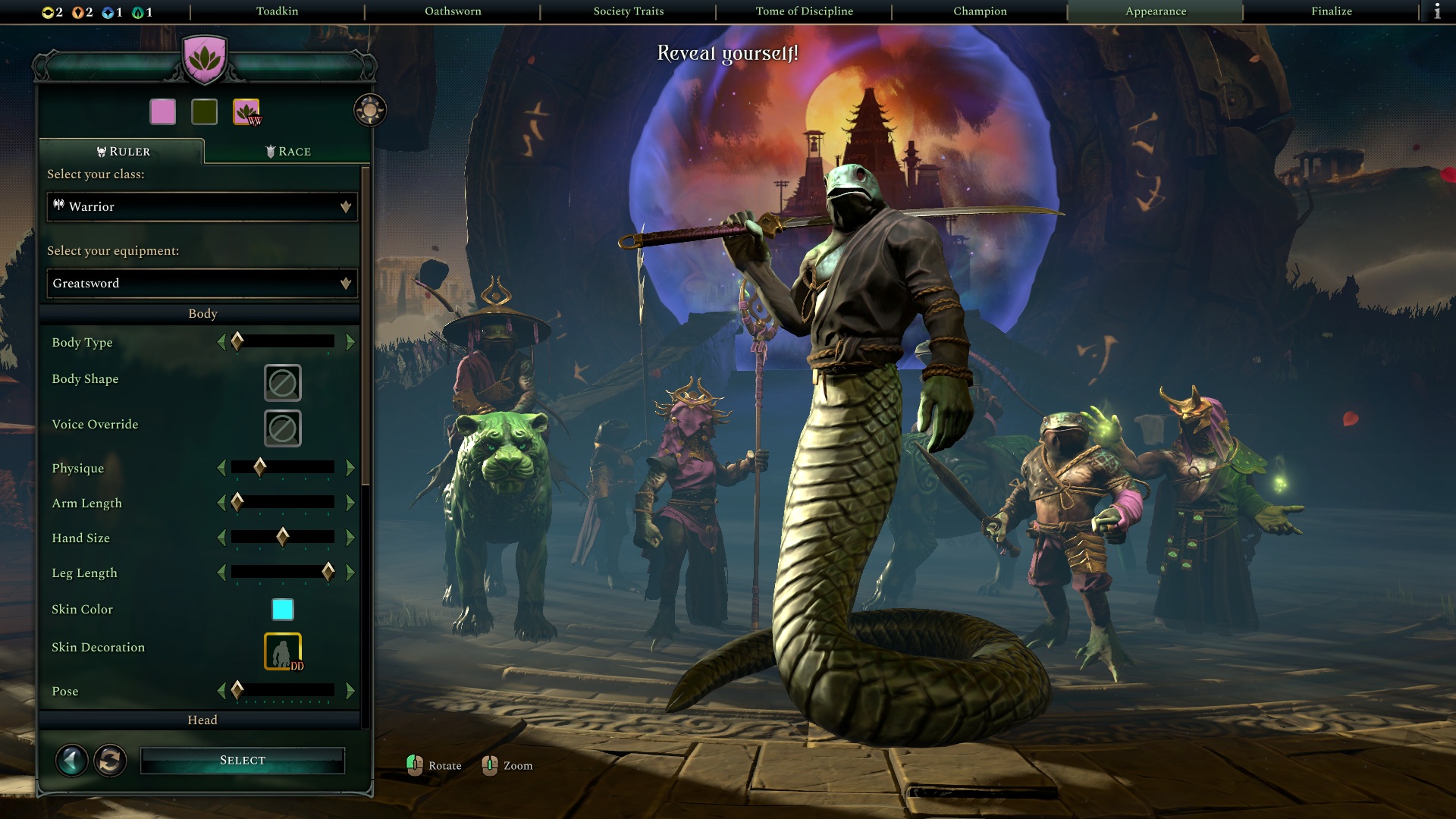Open the Tome of Discipline tab

pyautogui.click(x=803, y=11)
